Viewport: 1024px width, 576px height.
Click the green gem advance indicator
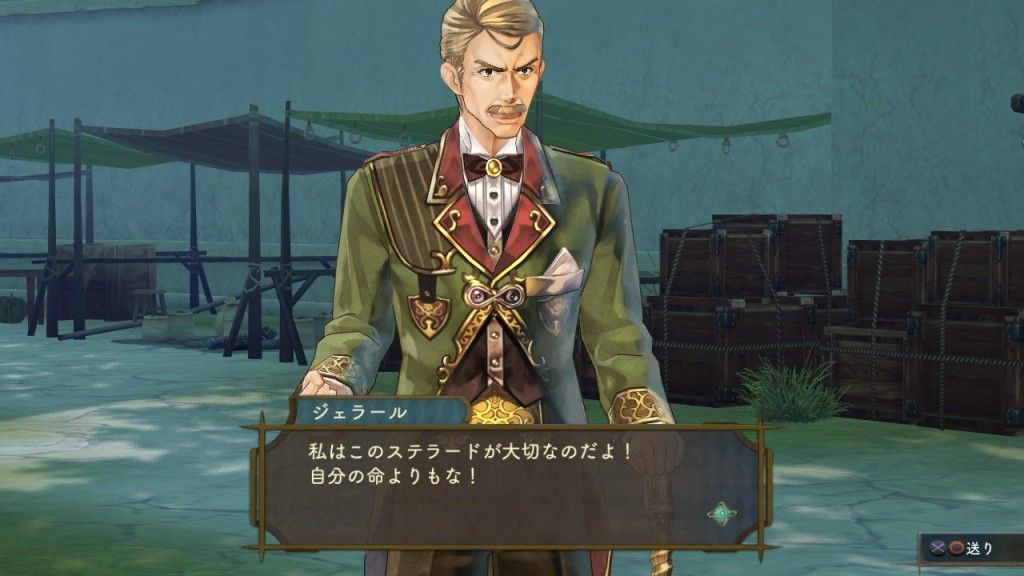pos(721,513)
